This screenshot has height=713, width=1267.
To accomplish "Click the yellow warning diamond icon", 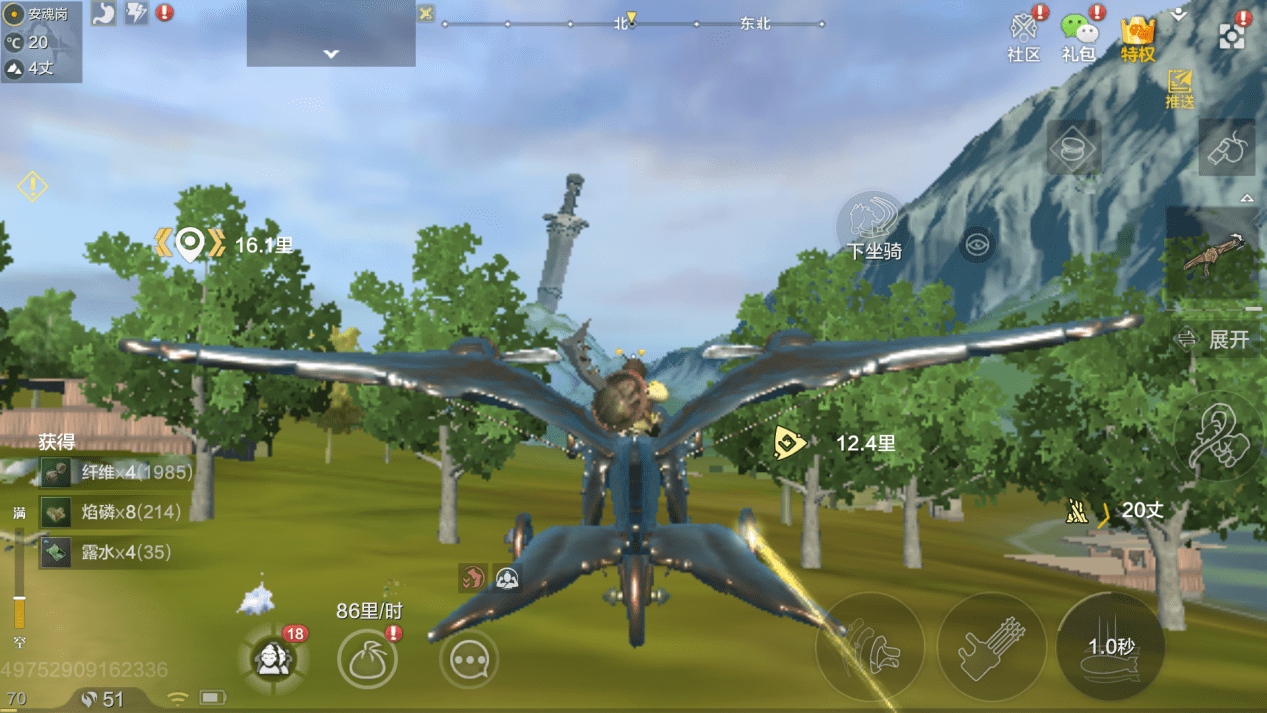I will click(32, 186).
